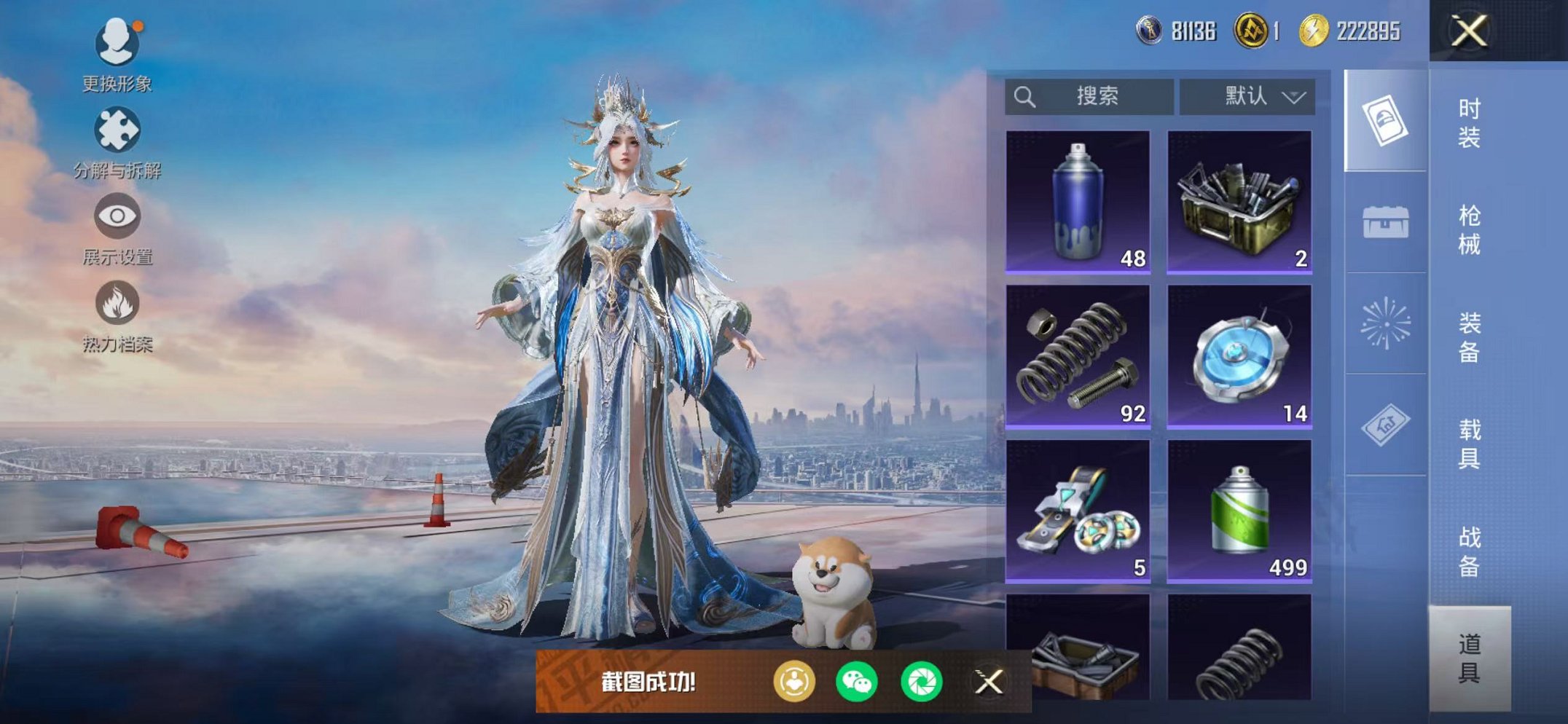Switch to the 装备 equipment tab
This screenshot has width=1568, height=724.
point(1468,337)
